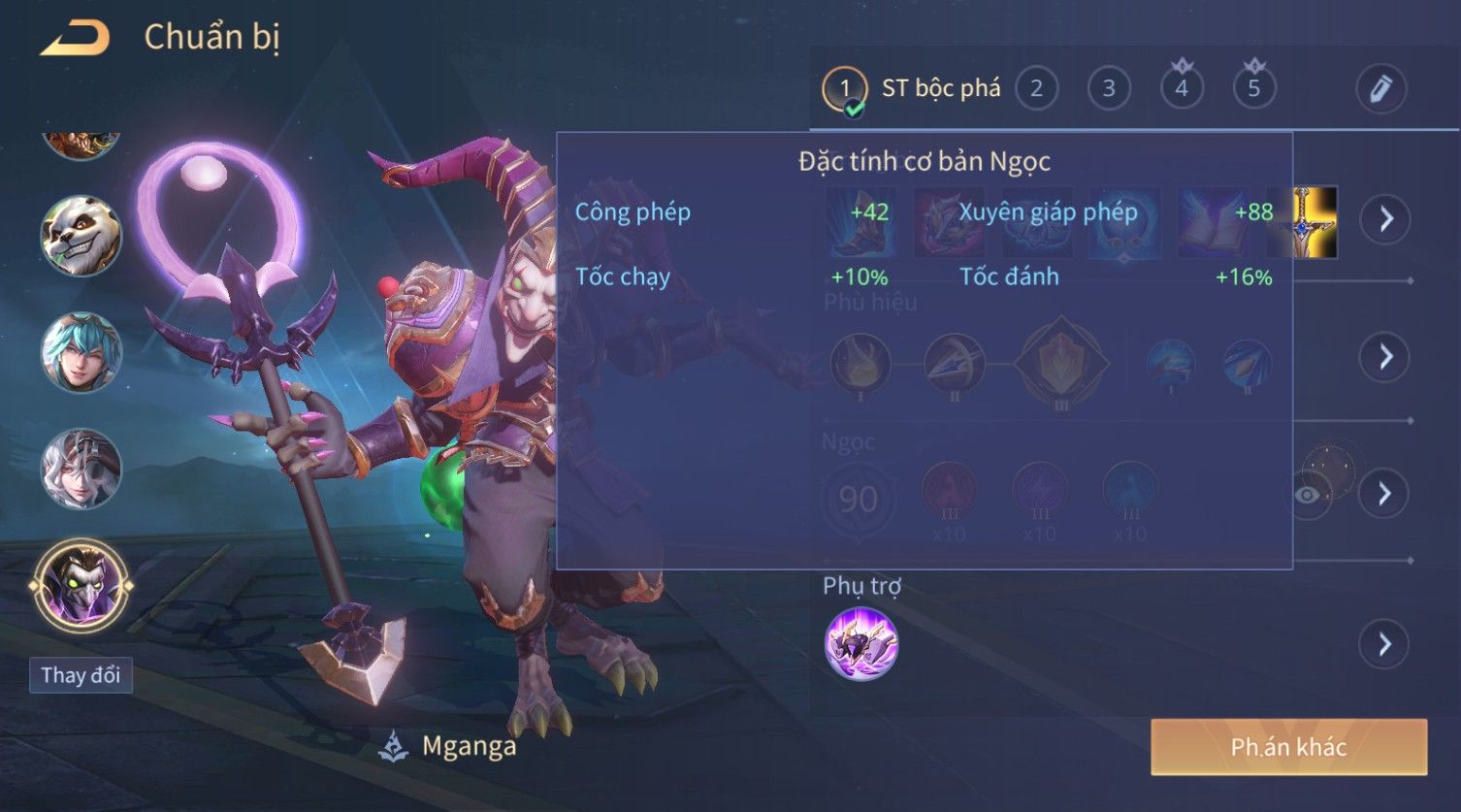The image size is (1461, 812).
Task: Switch to build preset 3
Action: (x=1109, y=89)
